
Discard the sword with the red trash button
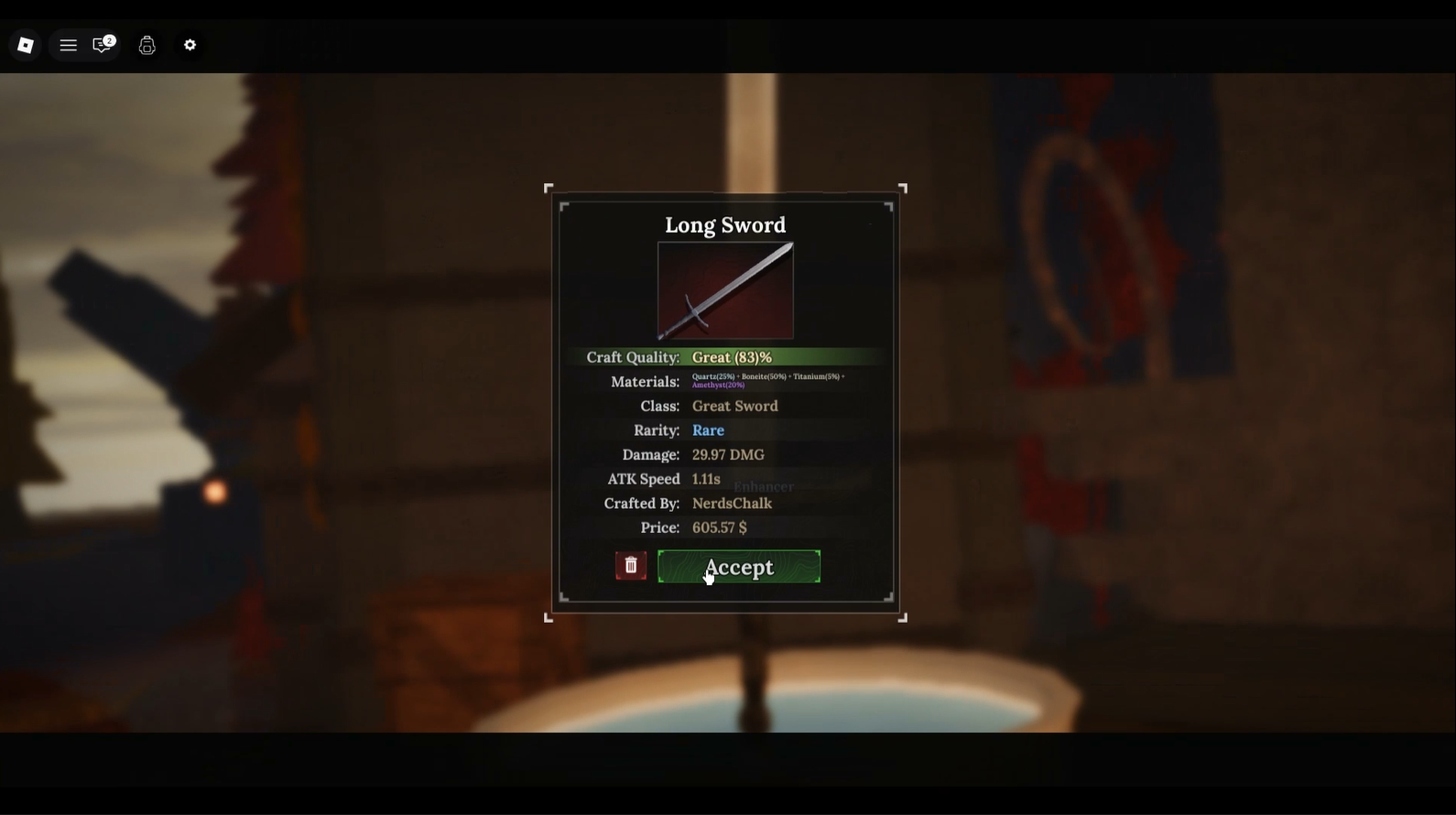click(631, 566)
